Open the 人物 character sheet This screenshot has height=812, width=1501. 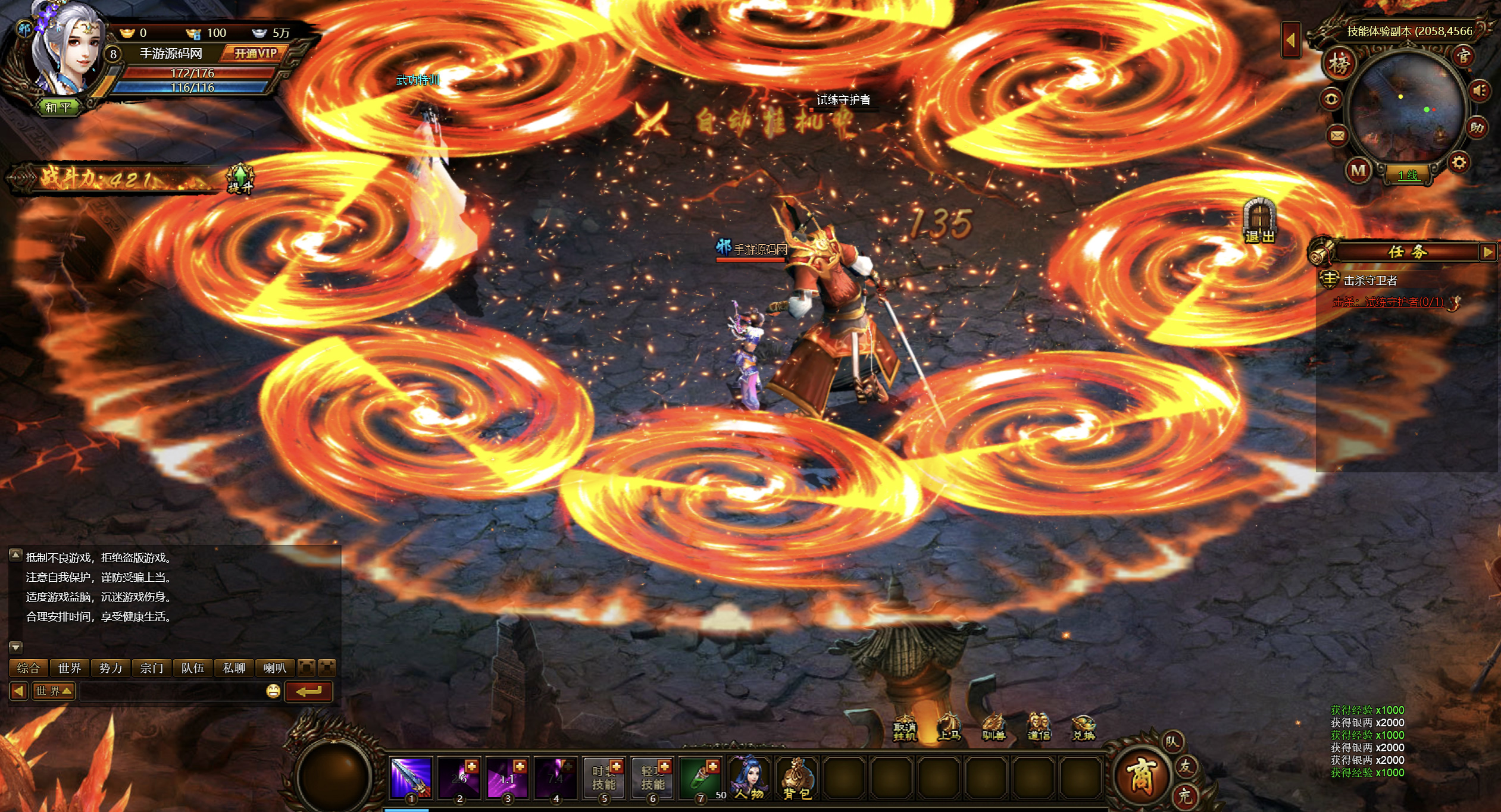click(749, 778)
